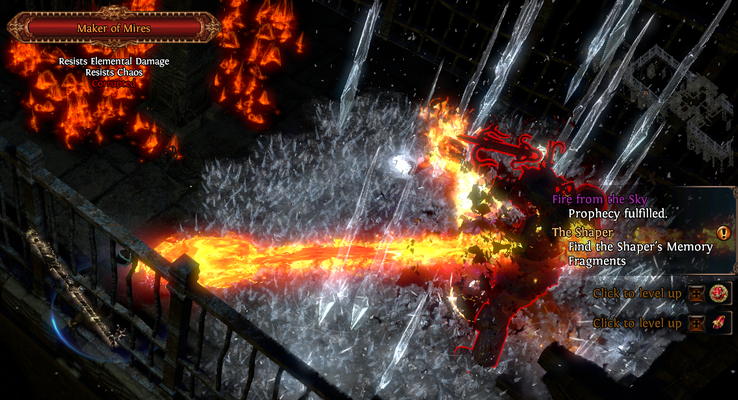738x400 pixels.
Task: Click the Shaper quest exclamation icon
Action: [x=724, y=233]
